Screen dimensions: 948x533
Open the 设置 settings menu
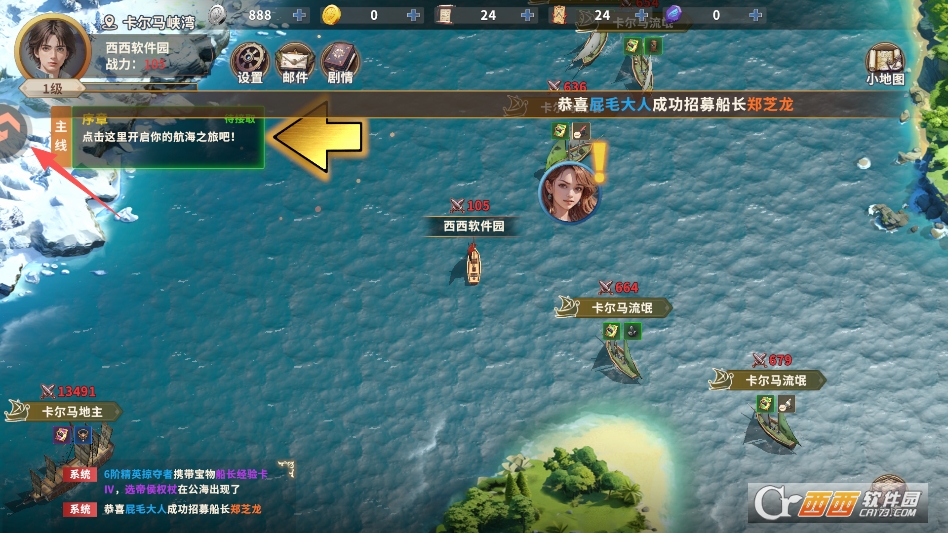click(x=250, y=62)
